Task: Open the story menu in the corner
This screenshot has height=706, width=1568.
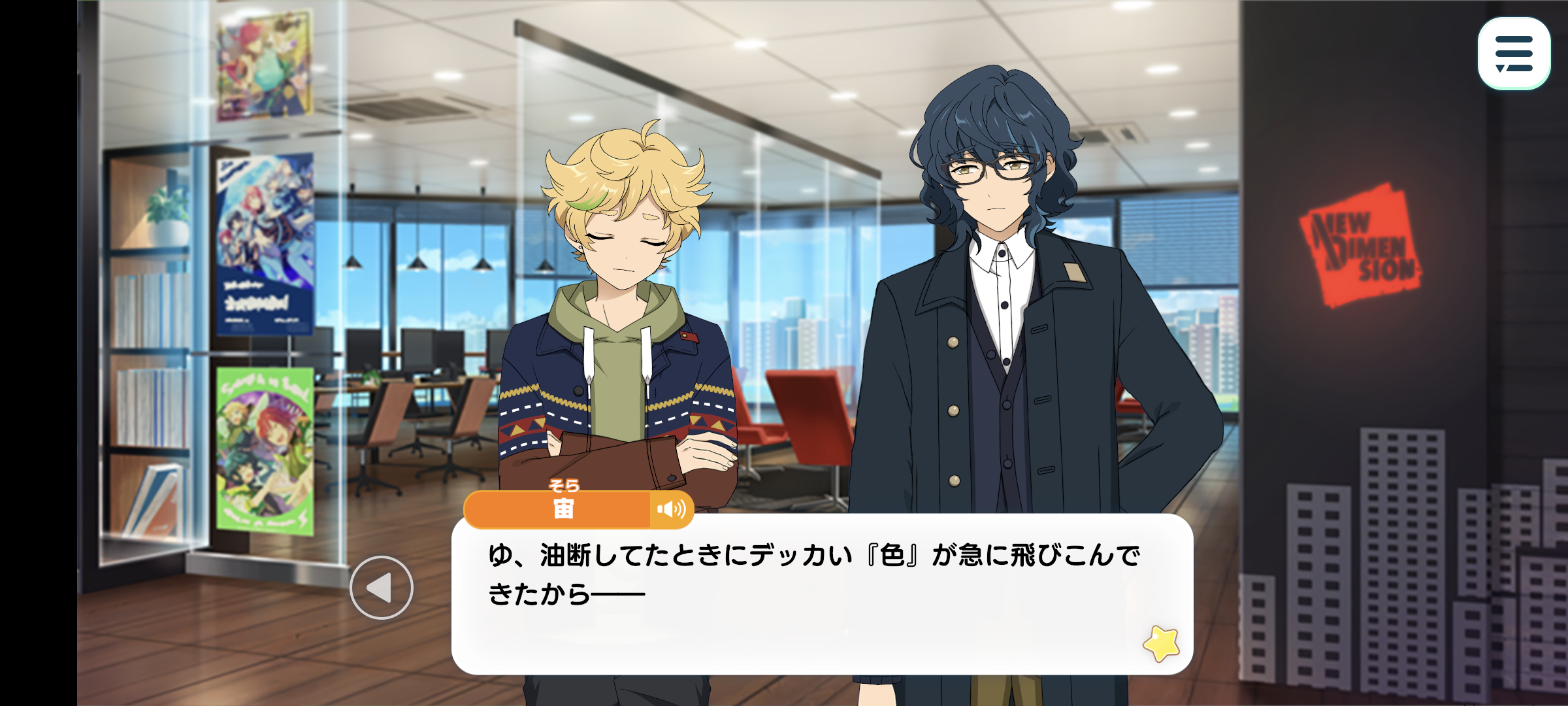Action: pos(1513,54)
